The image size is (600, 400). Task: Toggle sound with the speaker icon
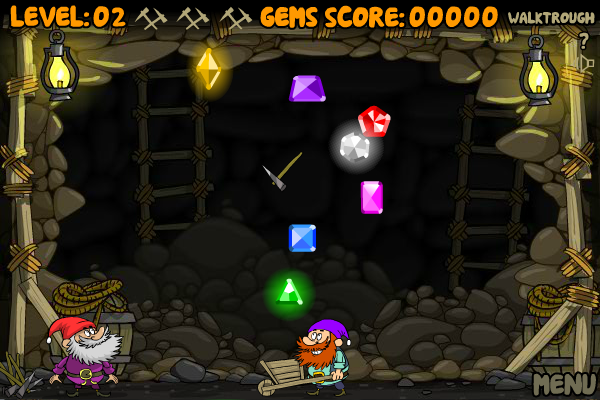pos(586,64)
